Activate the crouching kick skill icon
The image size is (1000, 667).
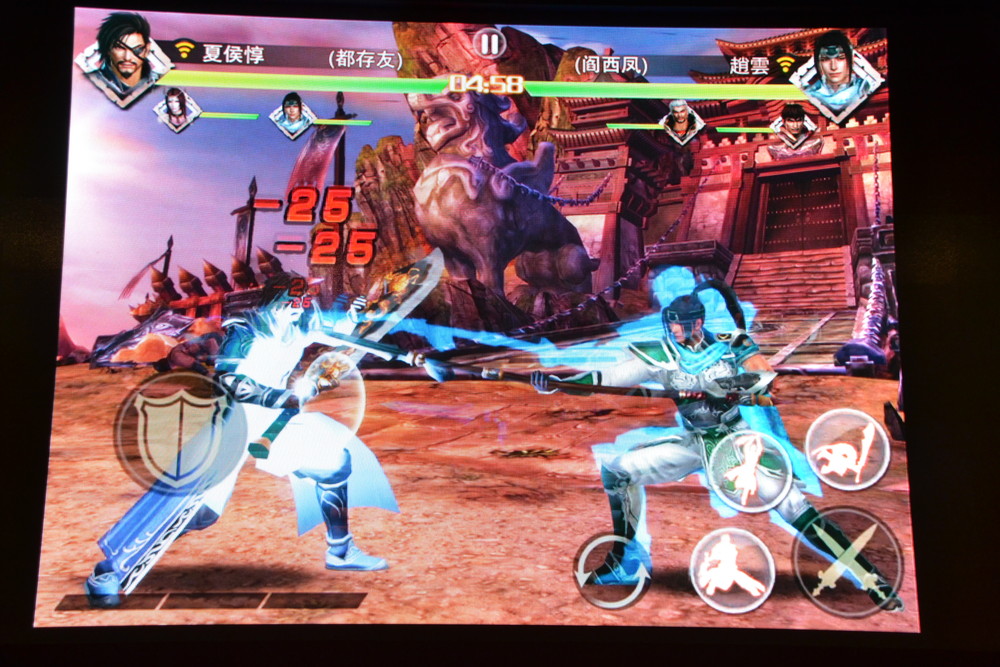click(x=732, y=569)
